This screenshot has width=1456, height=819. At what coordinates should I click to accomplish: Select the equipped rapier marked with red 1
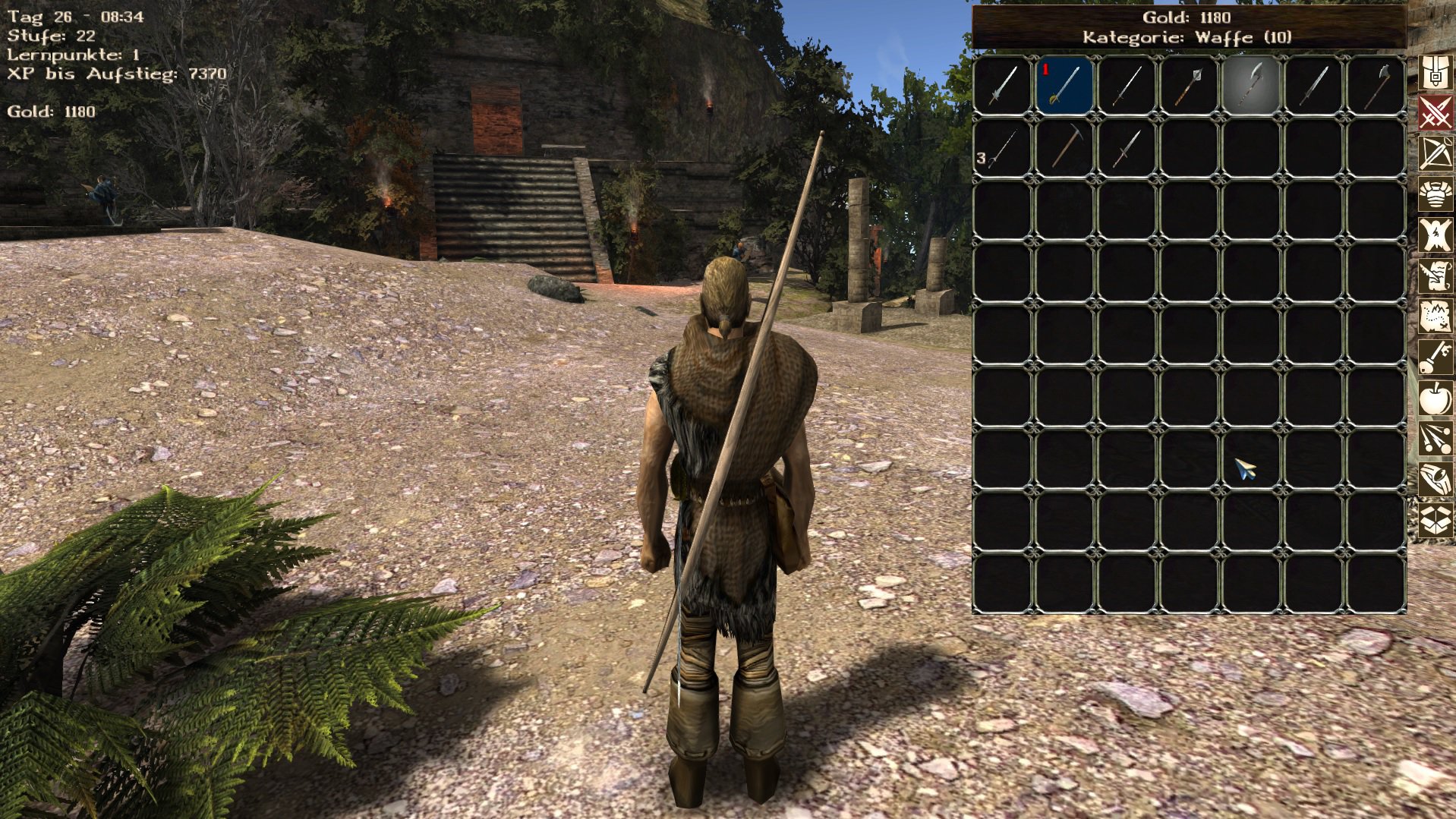(1064, 85)
